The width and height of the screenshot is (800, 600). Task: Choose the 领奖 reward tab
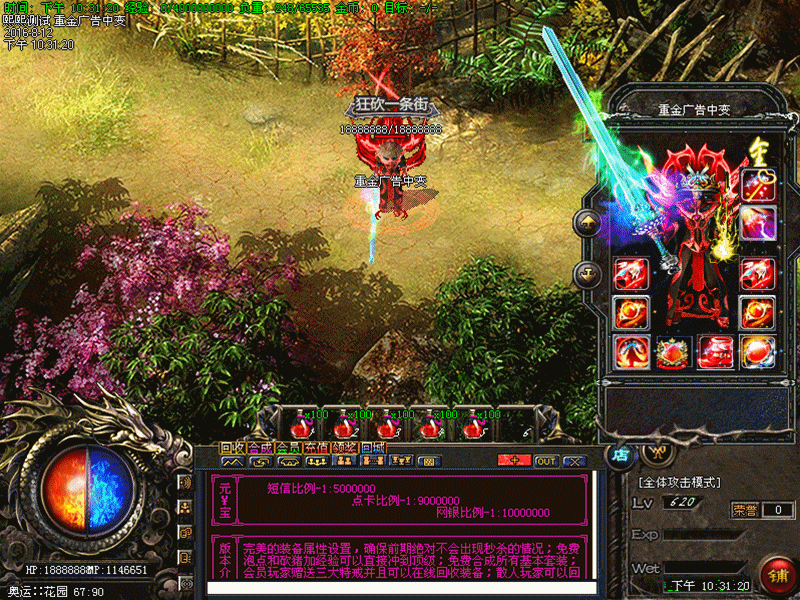[344, 448]
